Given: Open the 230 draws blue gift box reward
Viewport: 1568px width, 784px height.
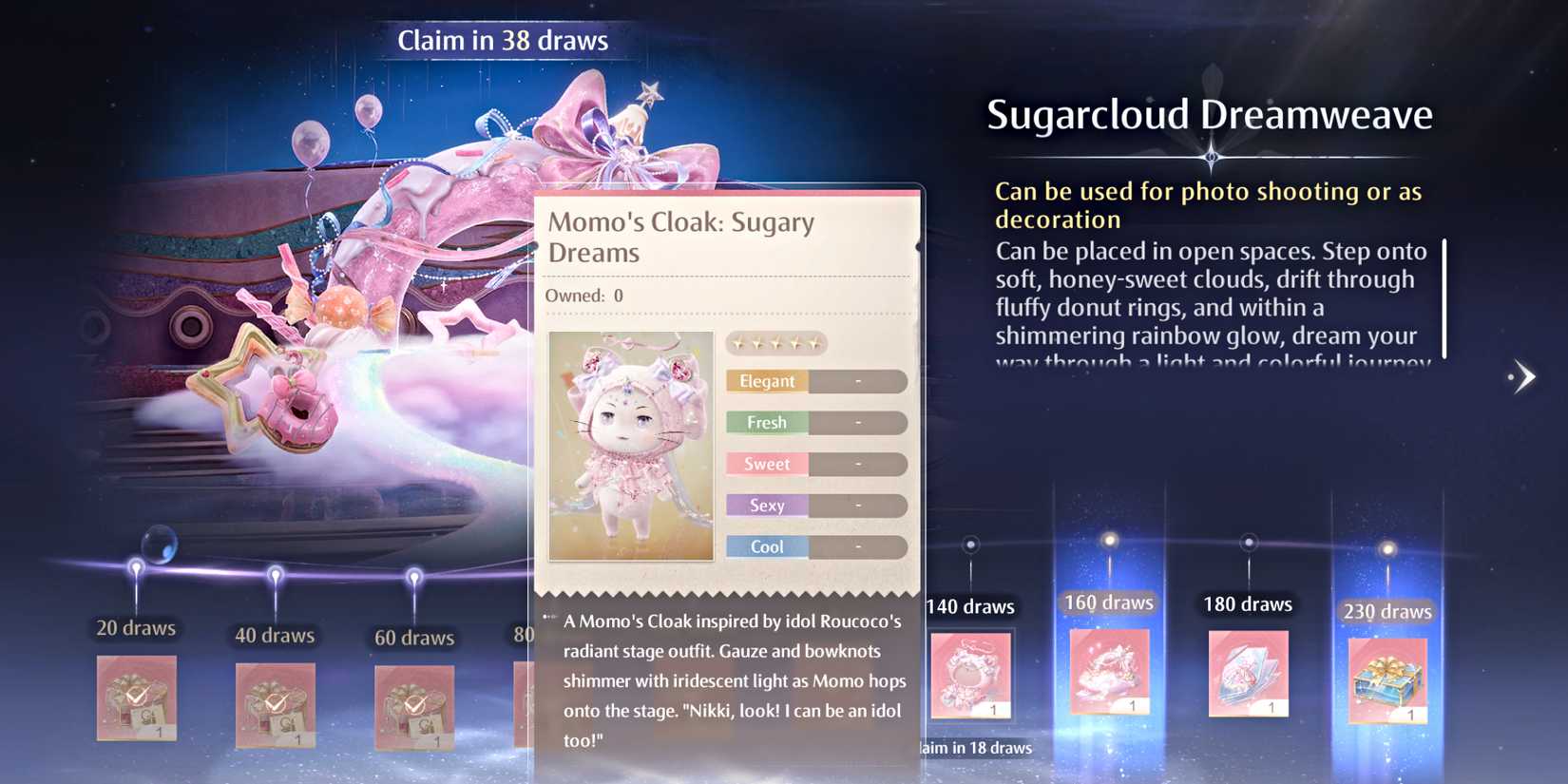Looking at the screenshot, I should [x=1386, y=679].
